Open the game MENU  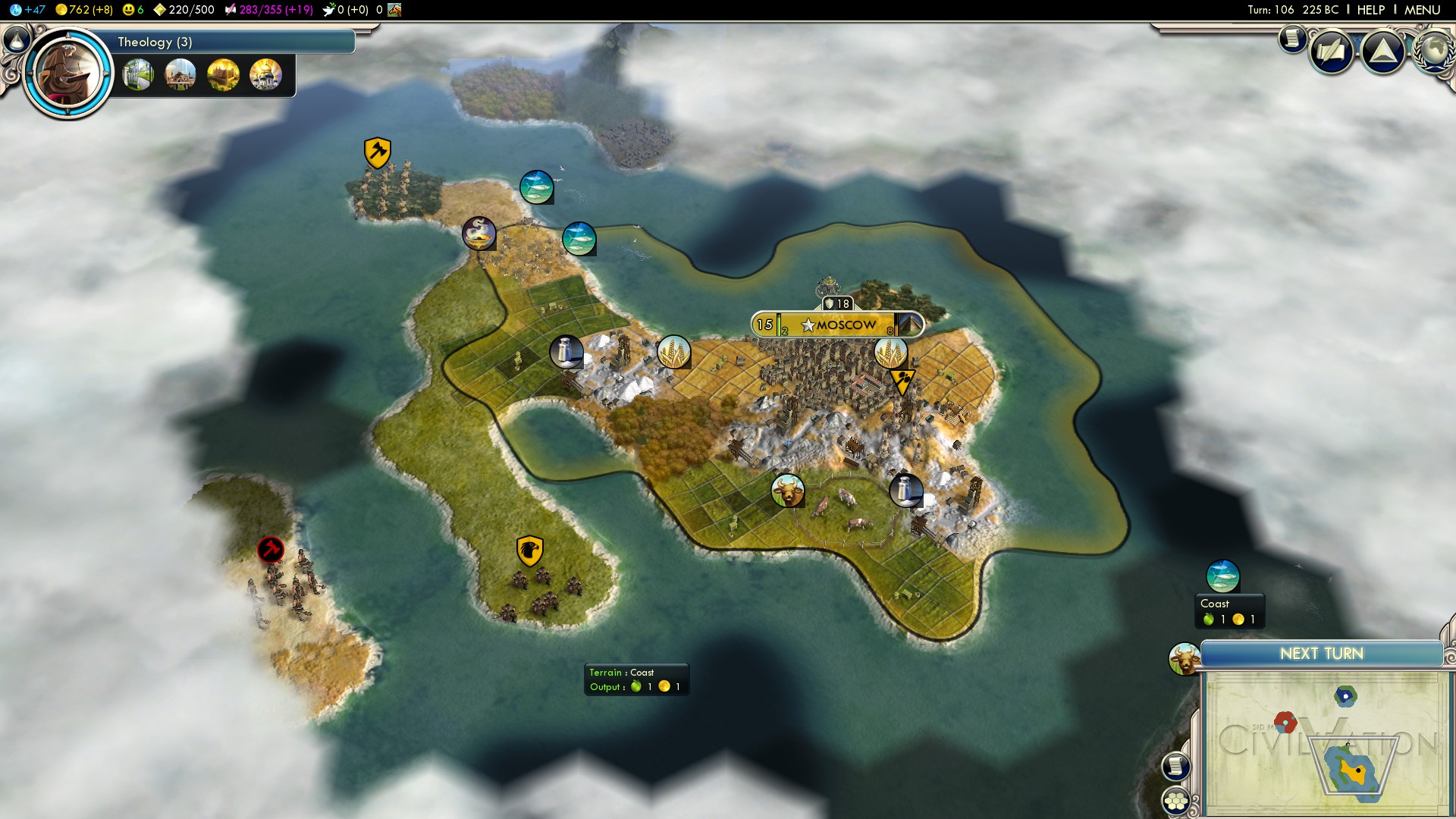[1422, 10]
